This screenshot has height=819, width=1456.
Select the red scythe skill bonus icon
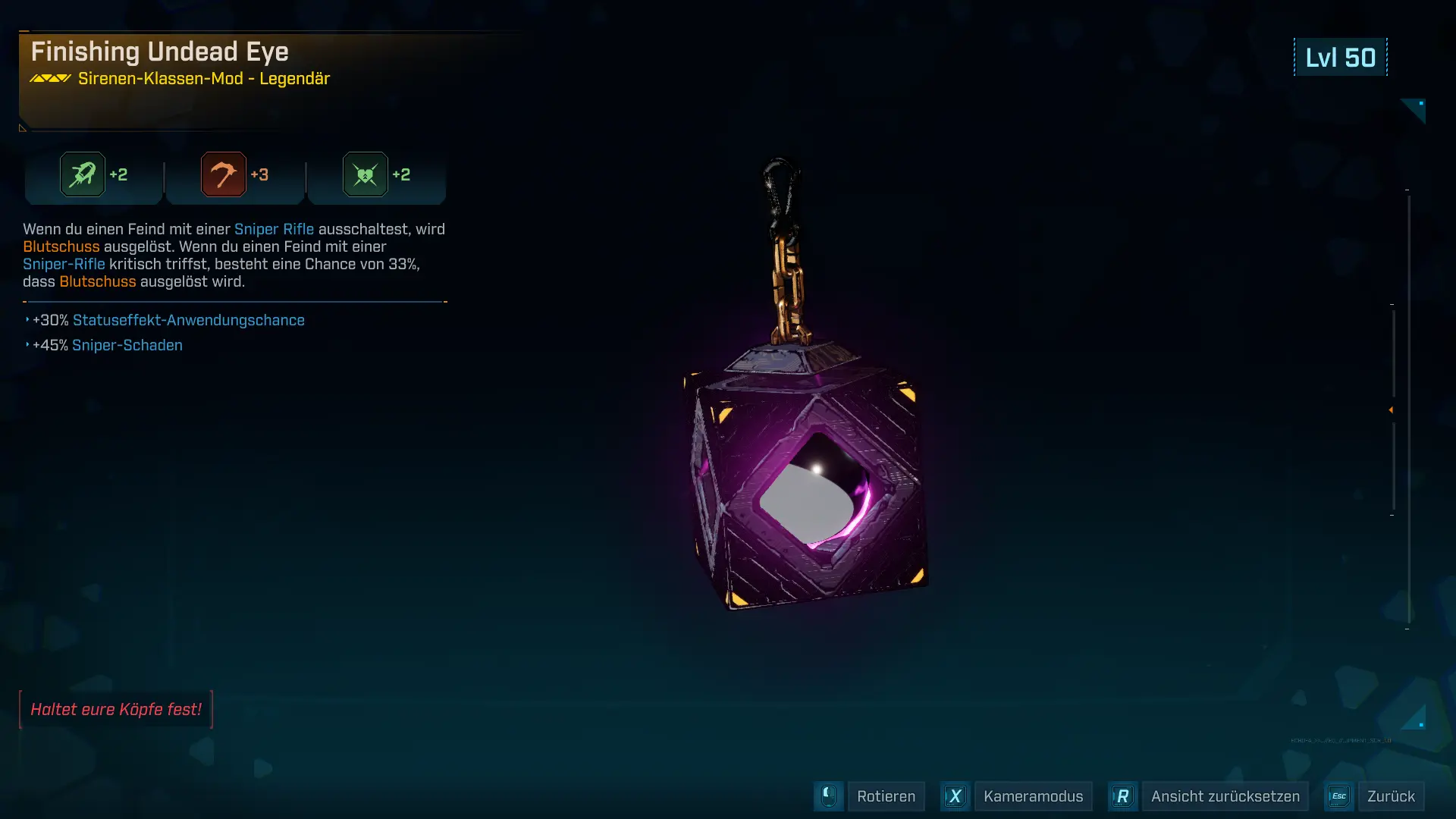click(x=224, y=174)
